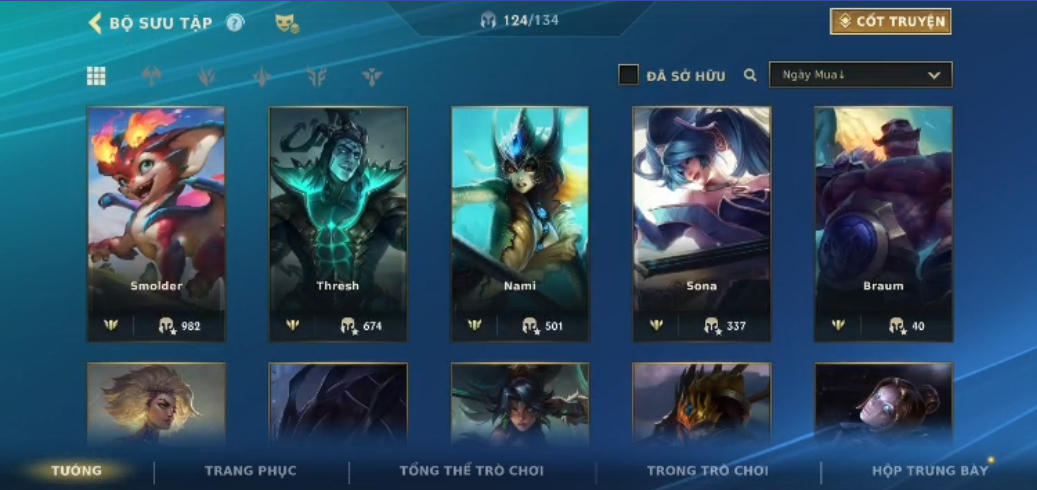Click the theater masks icon
Viewport: 1037px width, 490px height.
[287, 23]
